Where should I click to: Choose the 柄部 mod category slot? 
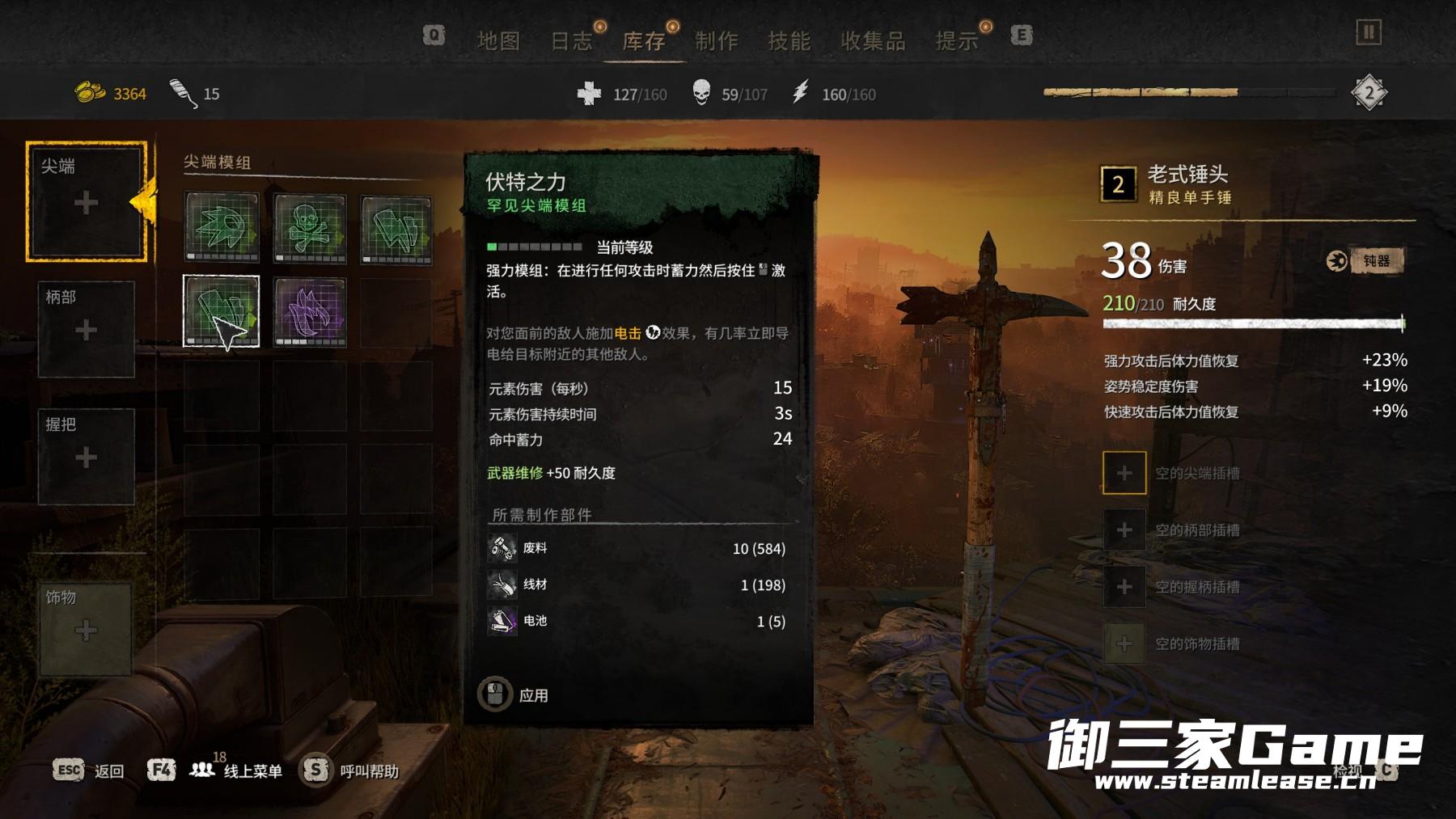pos(87,329)
